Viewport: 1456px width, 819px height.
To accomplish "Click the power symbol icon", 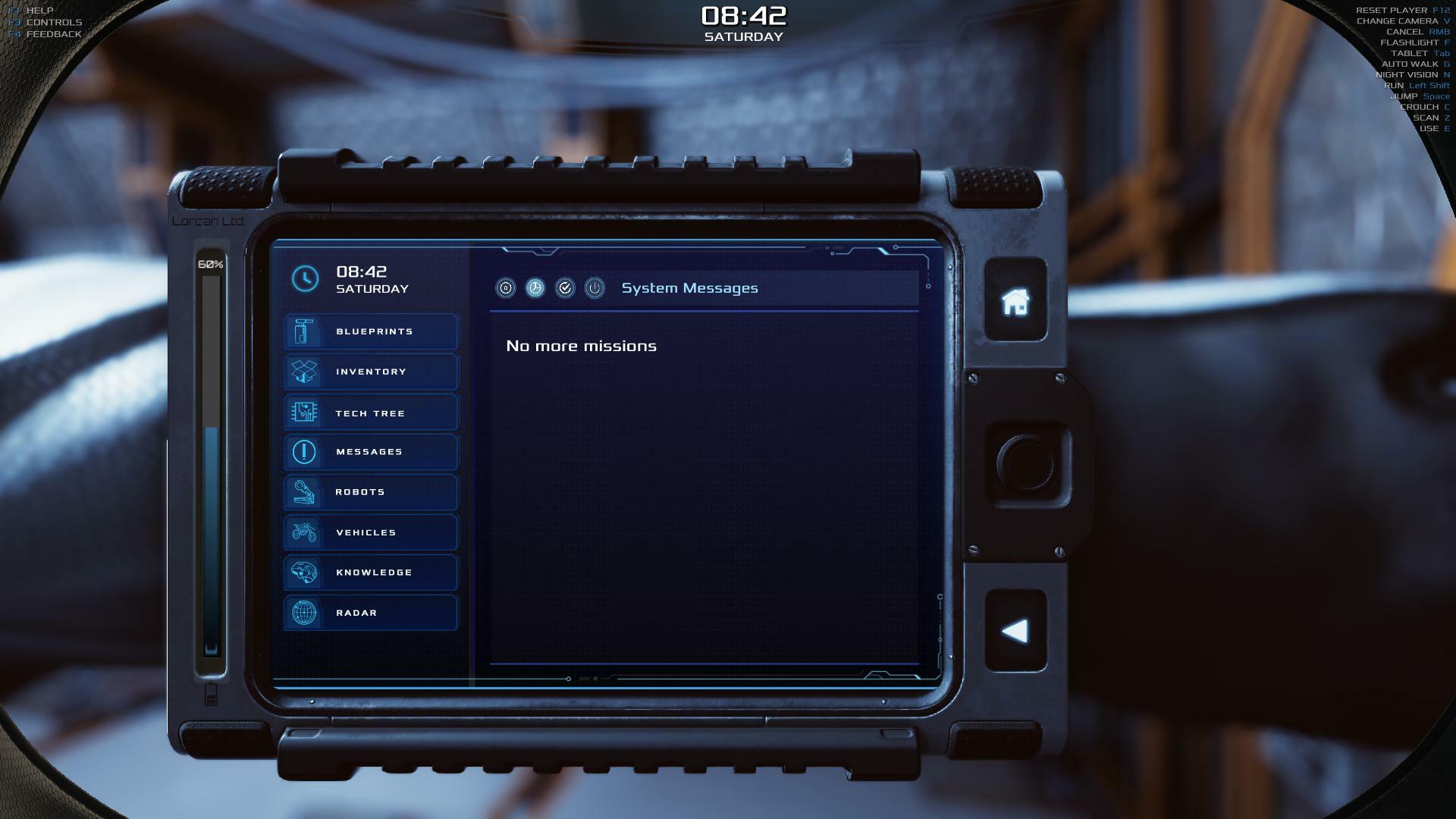I will [595, 288].
